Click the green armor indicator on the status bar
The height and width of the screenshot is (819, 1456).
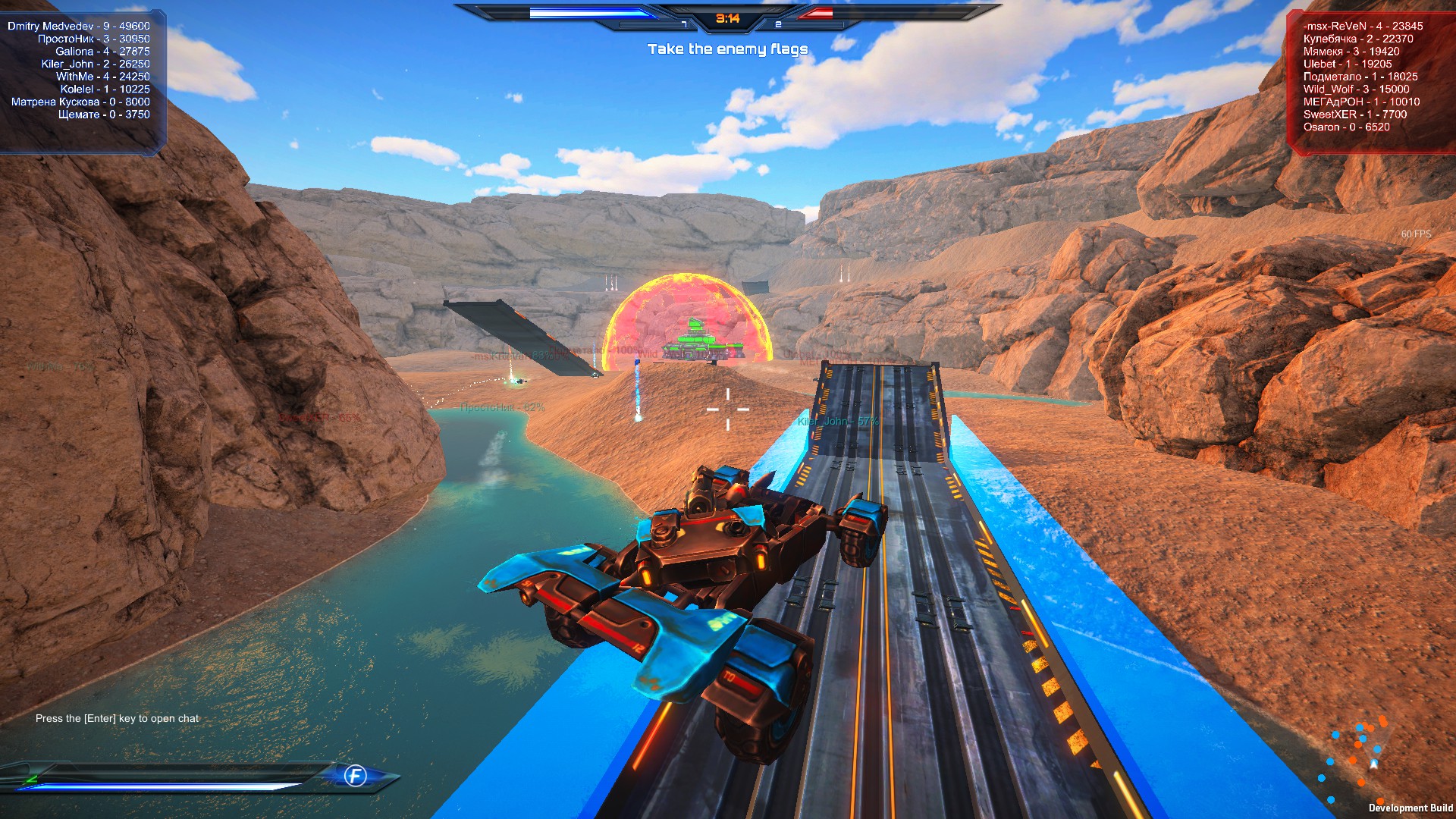click(x=32, y=778)
